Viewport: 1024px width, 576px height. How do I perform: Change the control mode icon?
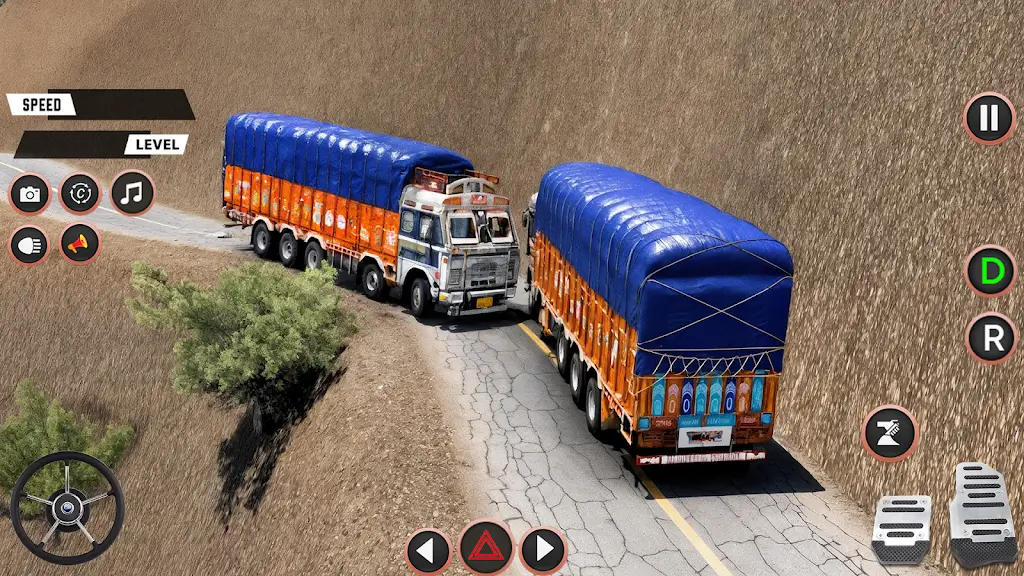(x=80, y=194)
